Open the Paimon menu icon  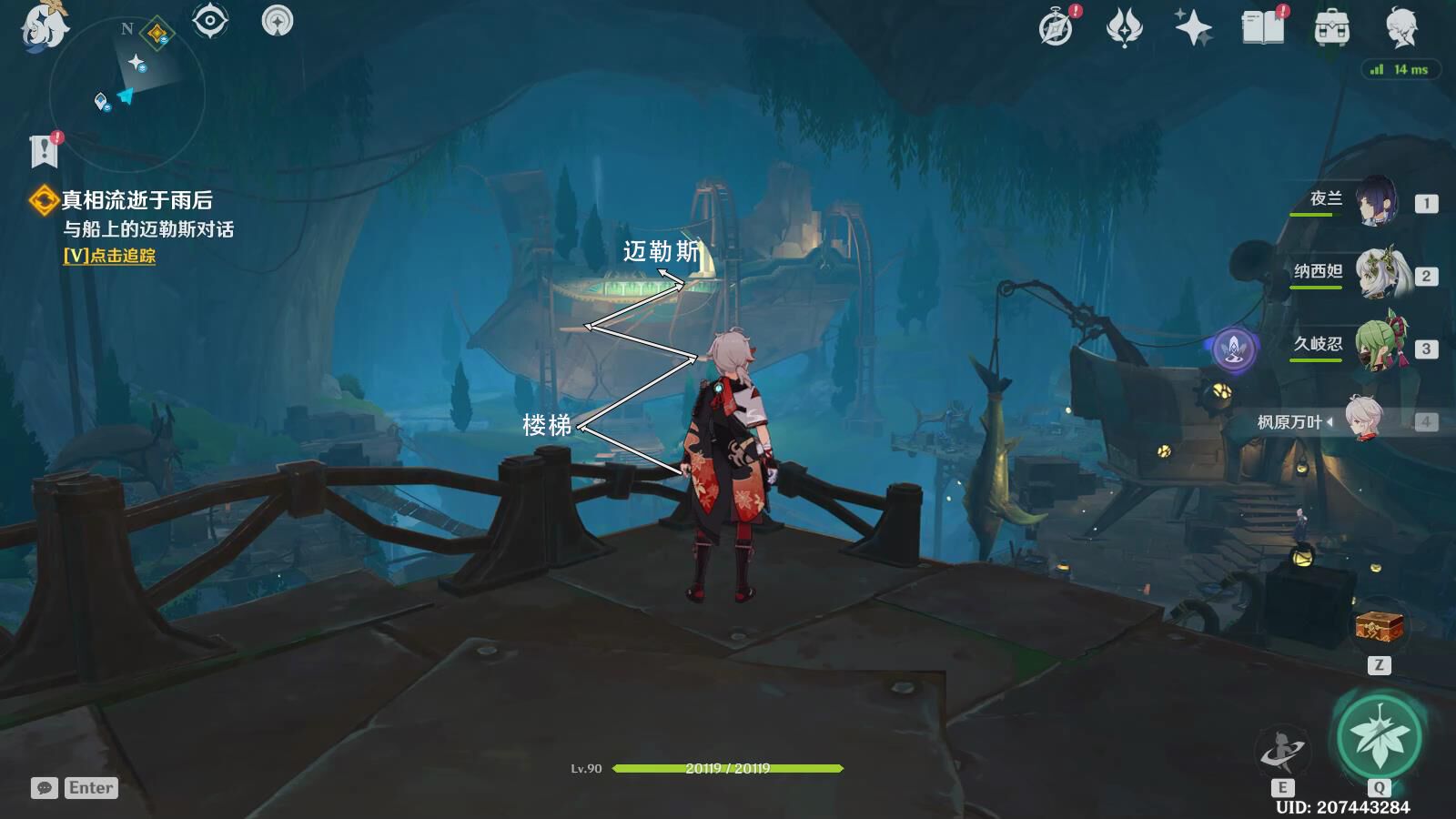pyautogui.click(x=42, y=25)
